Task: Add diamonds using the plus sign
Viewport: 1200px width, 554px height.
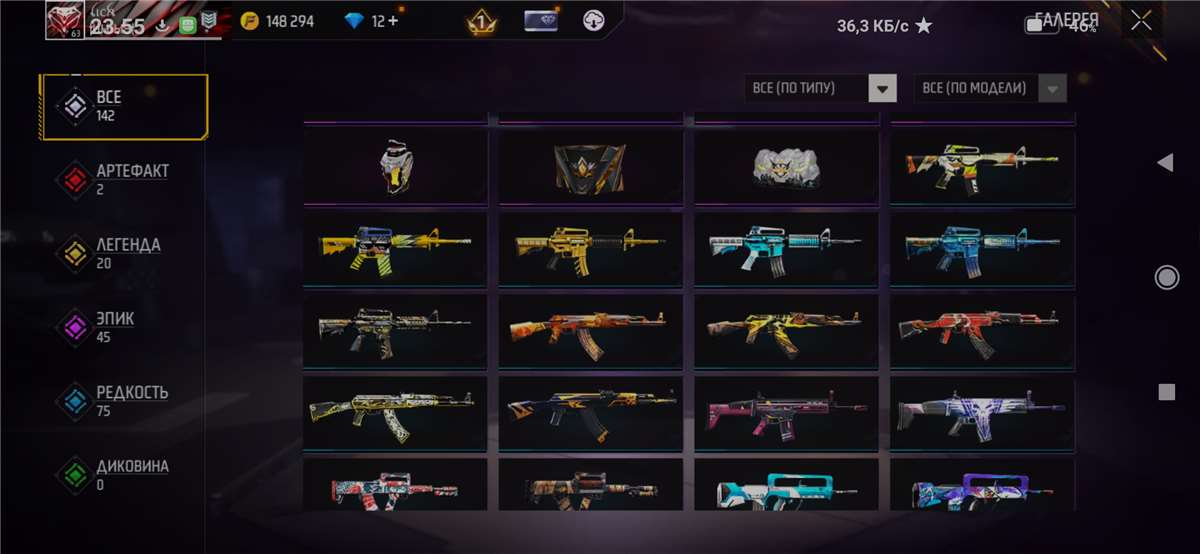Action: [x=393, y=21]
